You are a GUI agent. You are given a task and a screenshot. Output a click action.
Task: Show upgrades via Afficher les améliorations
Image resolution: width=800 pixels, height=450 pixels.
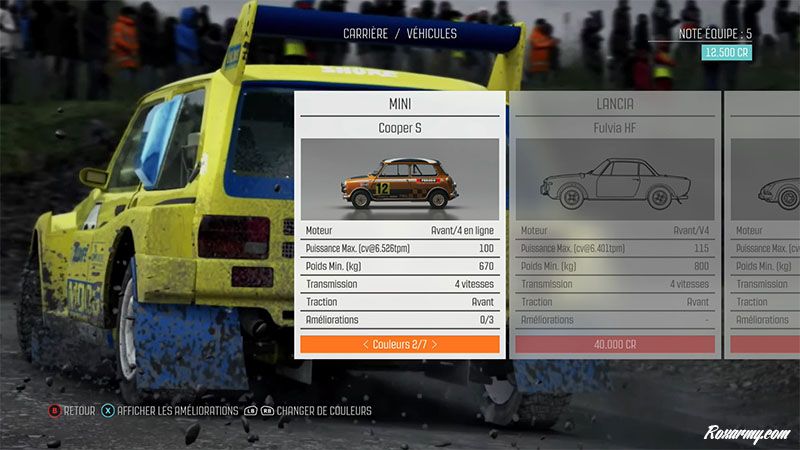click(x=170, y=410)
